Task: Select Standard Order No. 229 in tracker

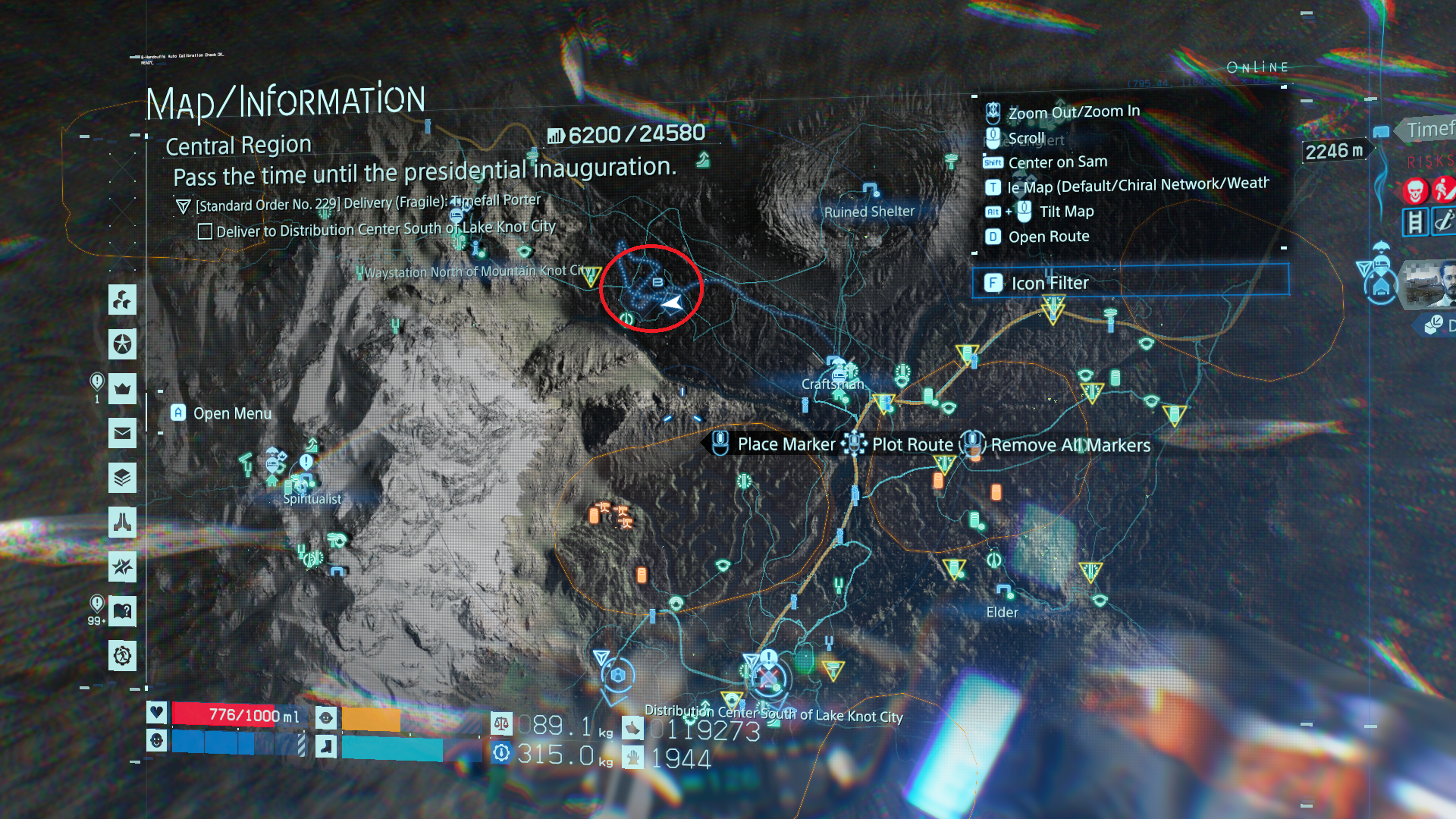Action: (368, 203)
